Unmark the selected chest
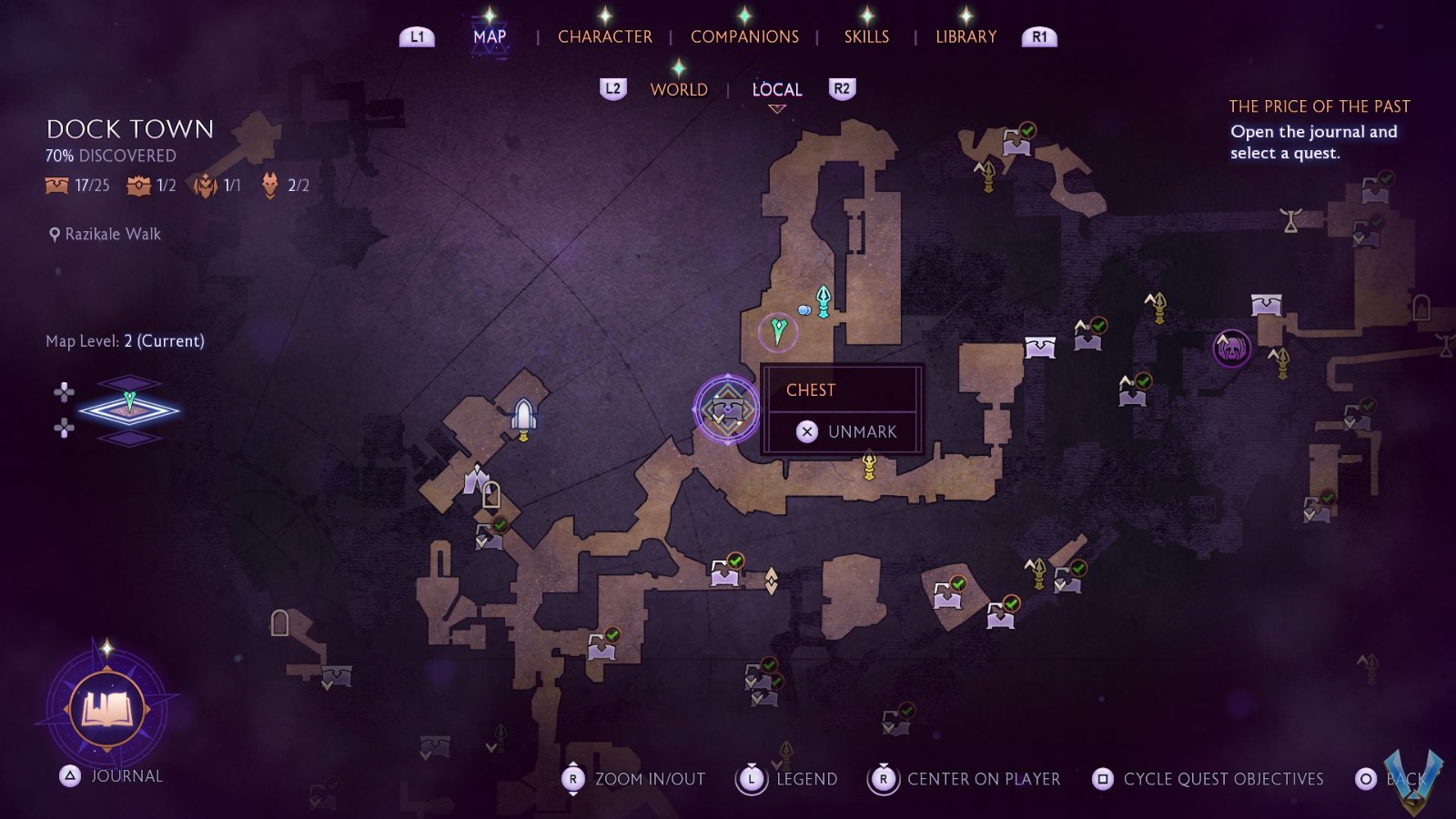Viewport: 1456px width, 819px height. click(x=845, y=431)
